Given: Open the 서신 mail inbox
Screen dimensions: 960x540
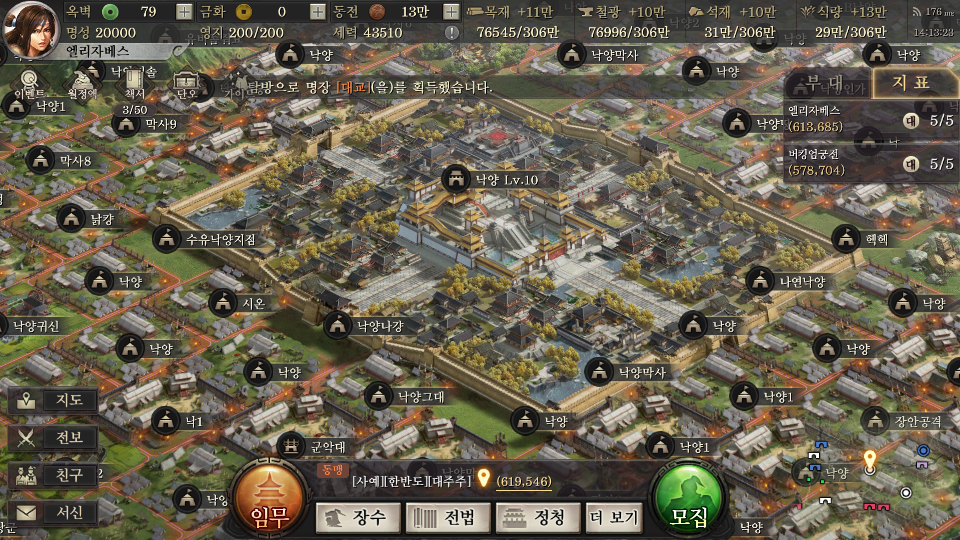Looking at the screenshot, I should (x=54, y=512).
